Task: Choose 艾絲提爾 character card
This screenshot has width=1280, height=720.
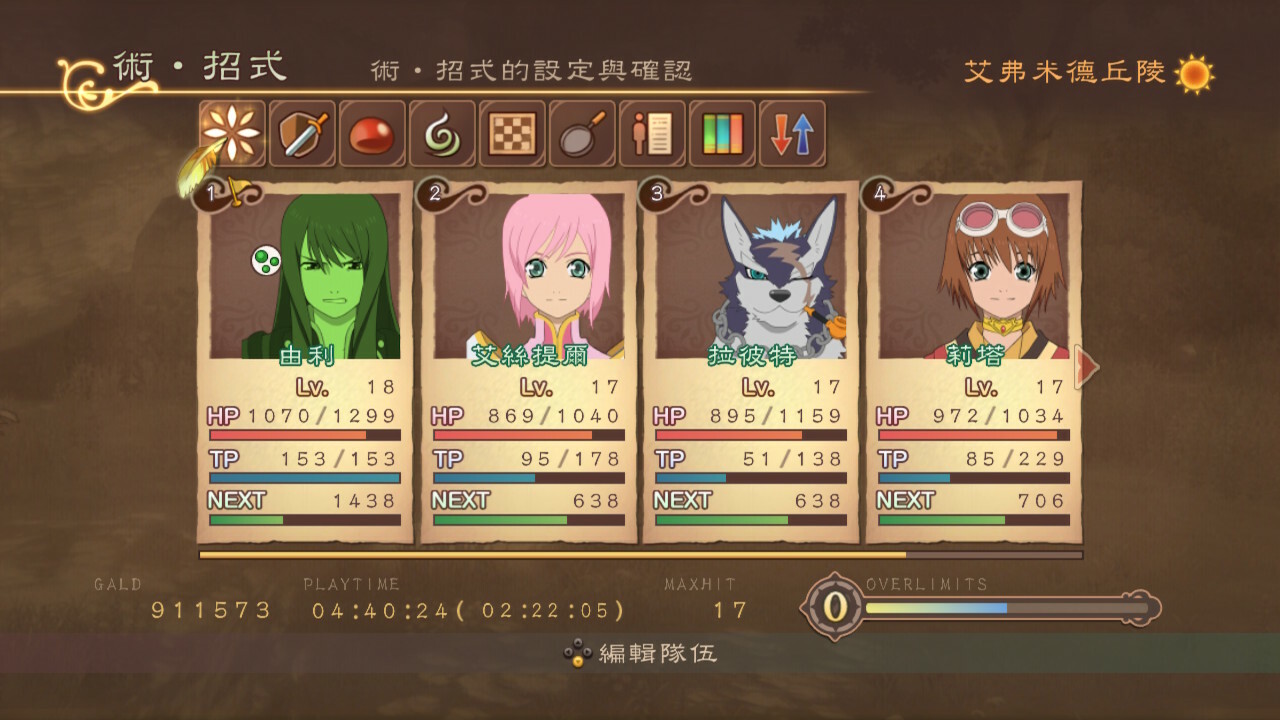Action: 528,362
